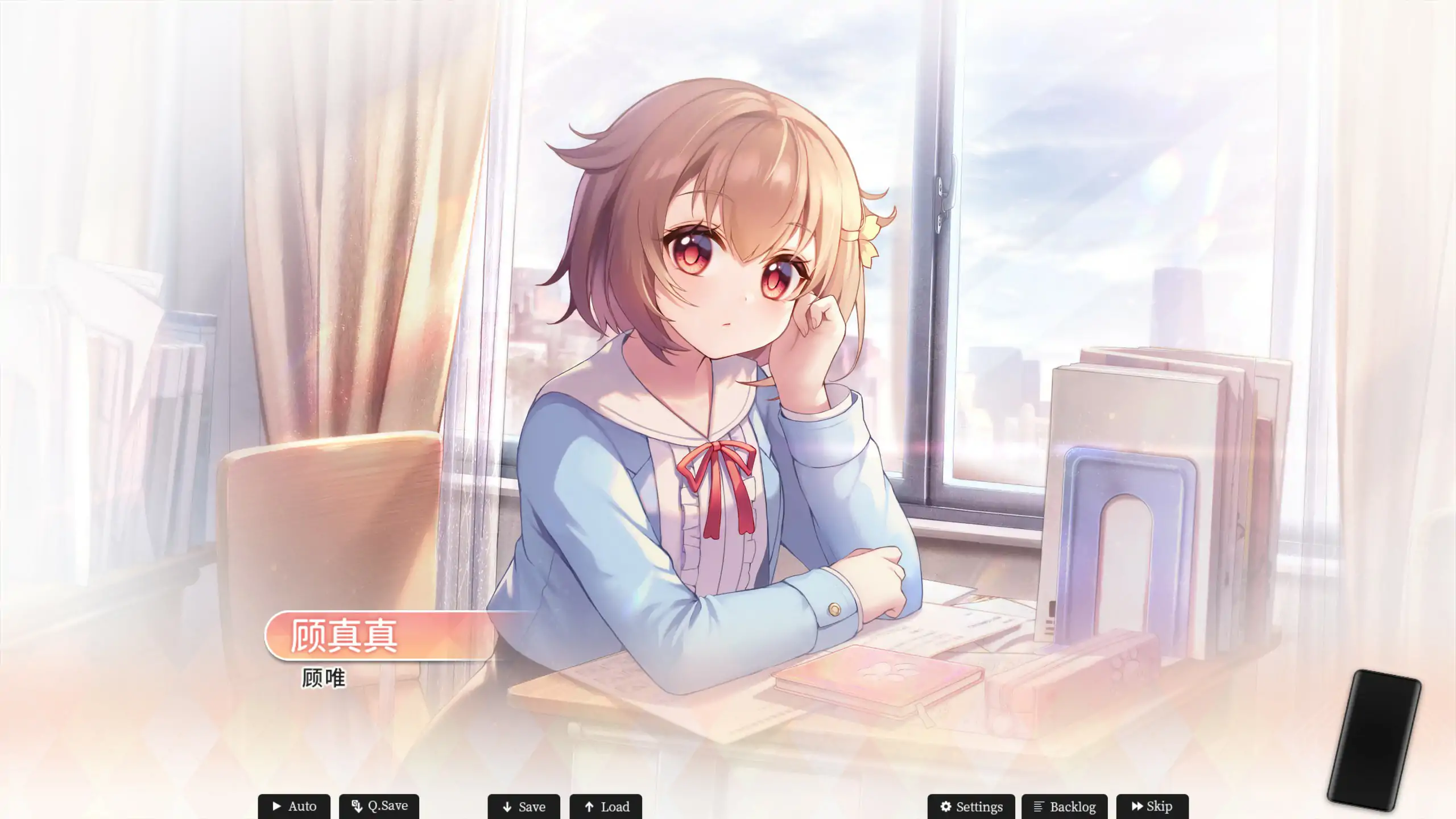Screen dimensions: 1456x819
Task: Open the Settings menu
Action: point(971,806)
